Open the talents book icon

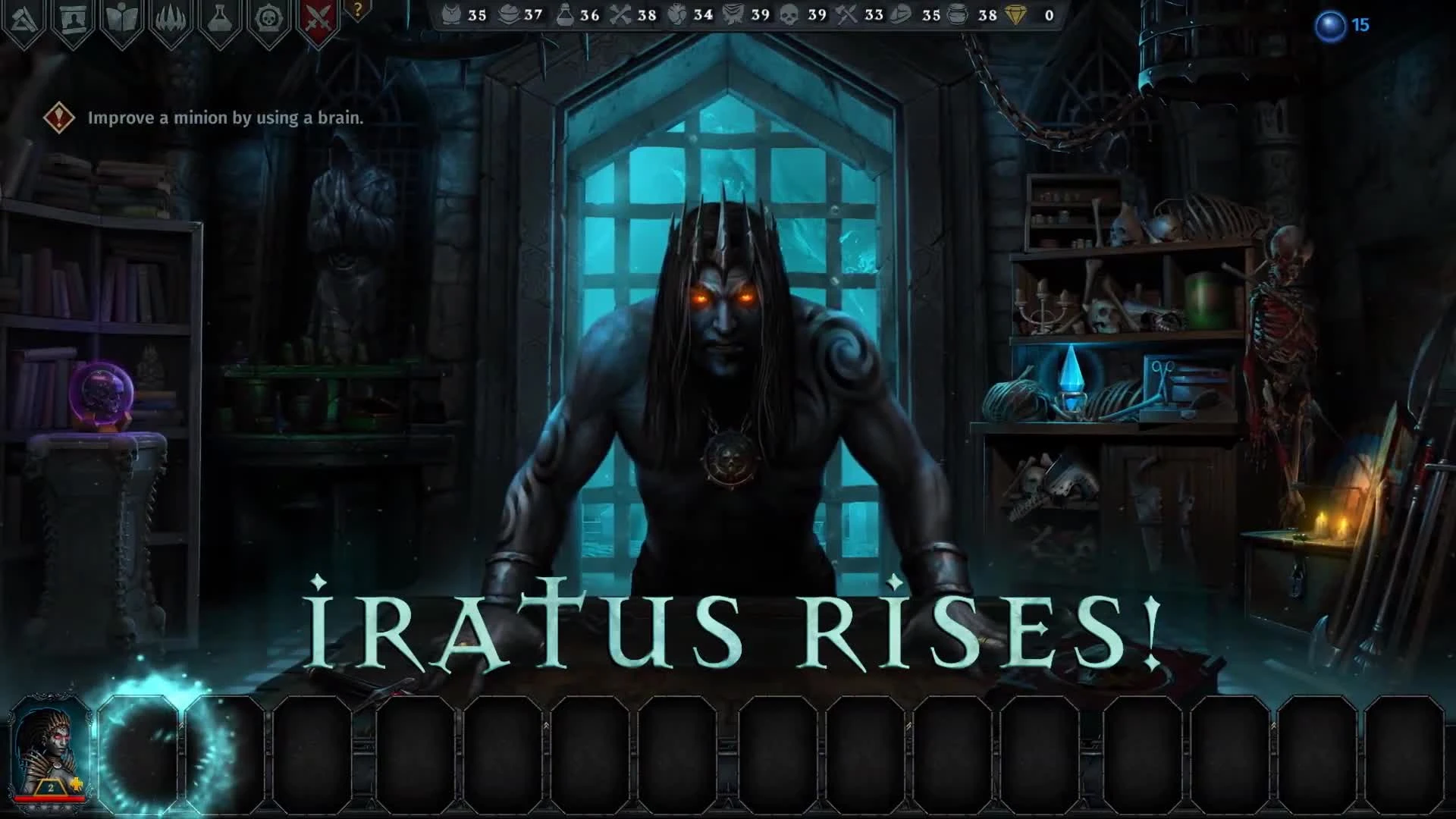pyautogui.click(x=121, y=15)
